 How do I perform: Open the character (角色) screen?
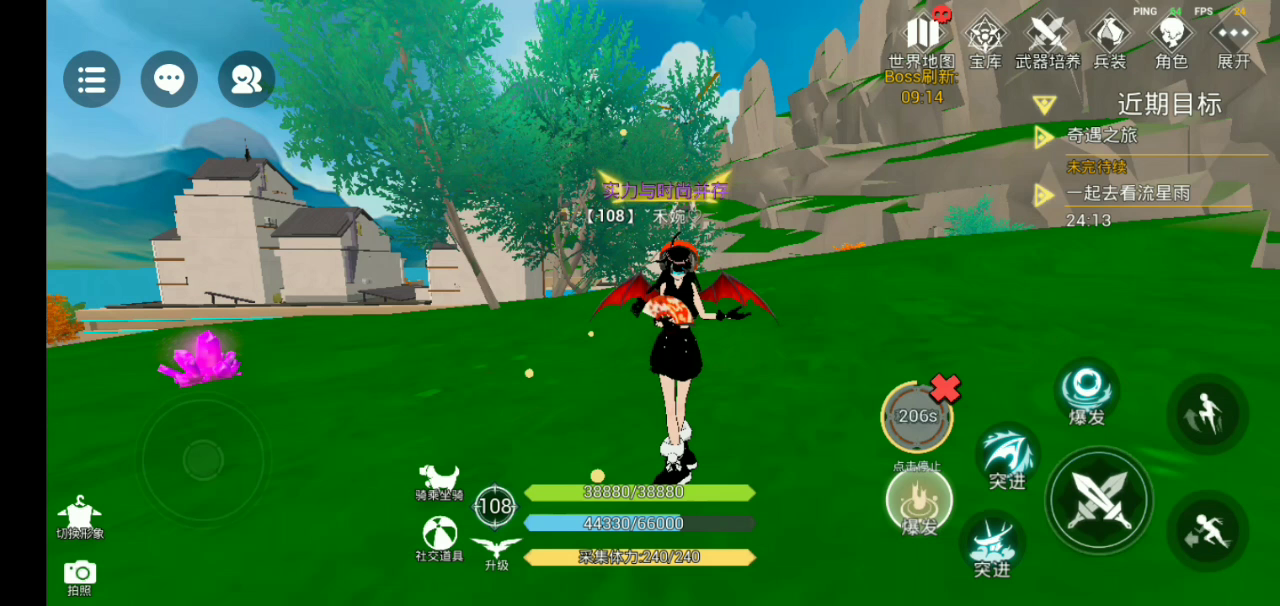[1171, 40]
